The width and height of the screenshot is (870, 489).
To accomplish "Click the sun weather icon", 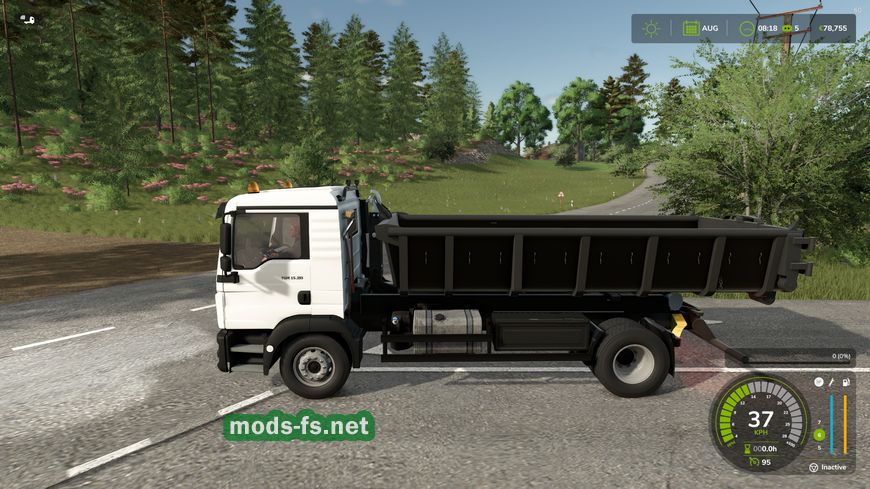I will pyautogui.click(x=651, y=28).
